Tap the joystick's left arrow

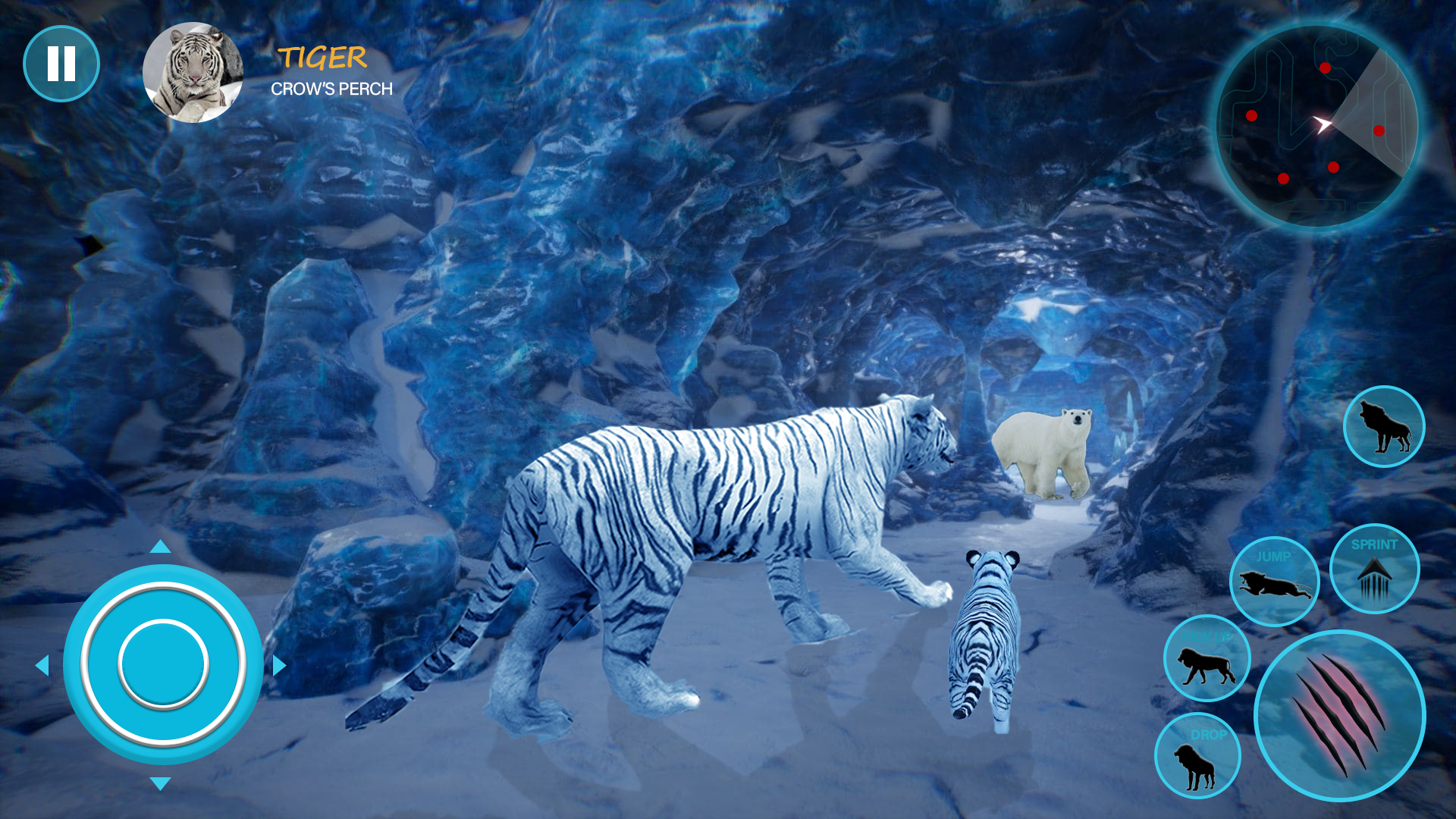[42, 666]
